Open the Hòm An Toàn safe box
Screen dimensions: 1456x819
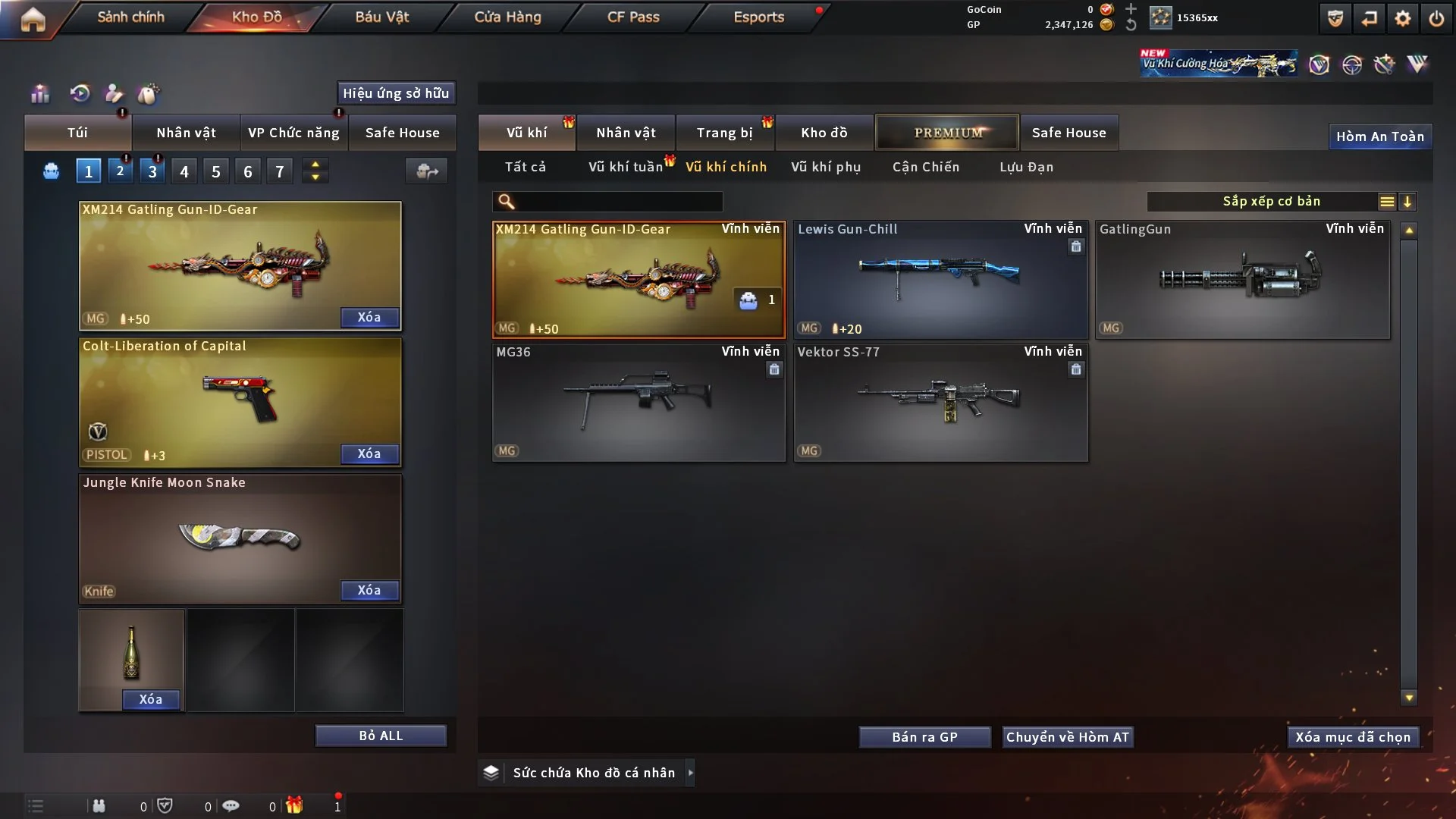point(1380,136)
